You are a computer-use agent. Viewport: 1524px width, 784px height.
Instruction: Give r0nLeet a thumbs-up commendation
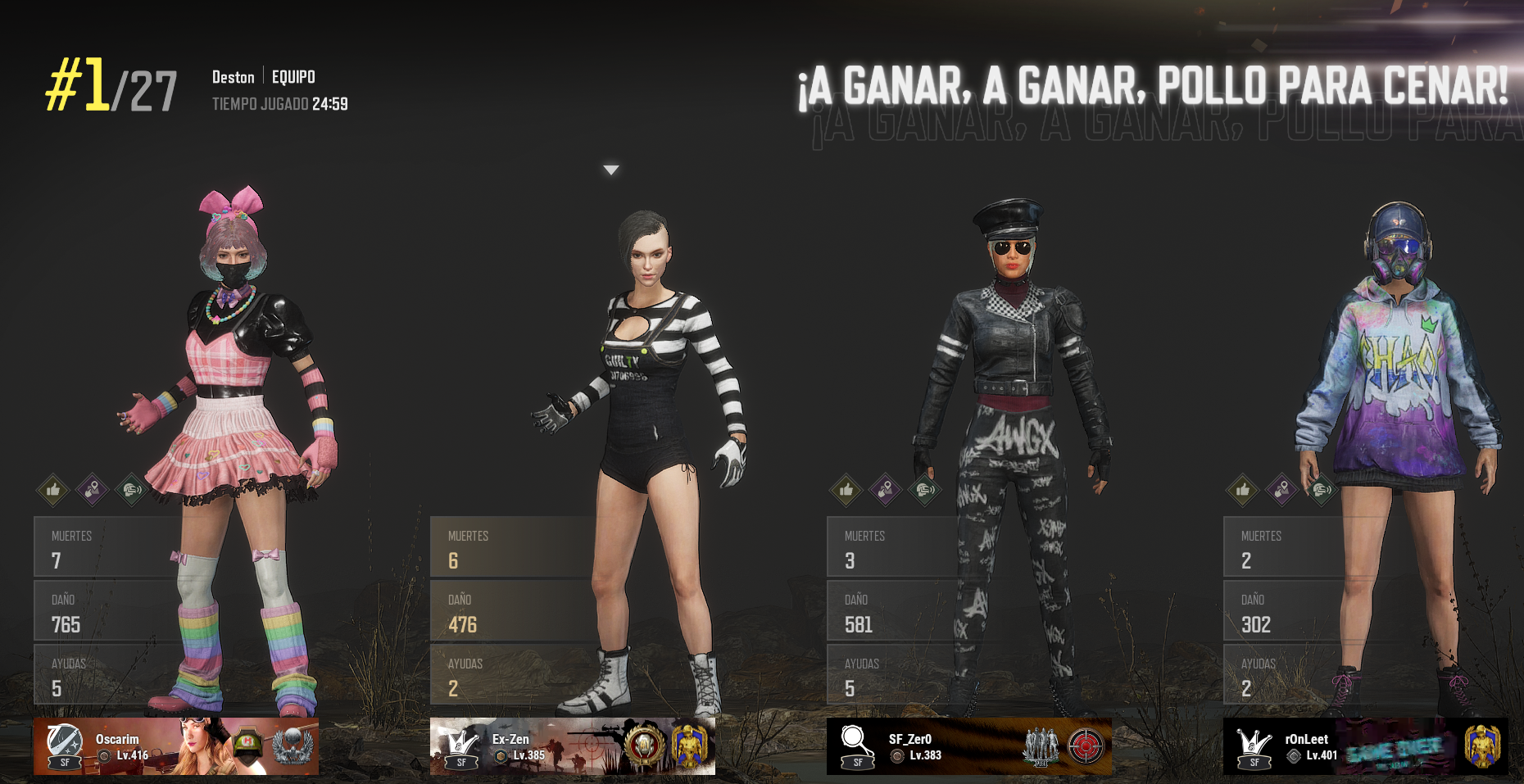tap(1243, 491)
